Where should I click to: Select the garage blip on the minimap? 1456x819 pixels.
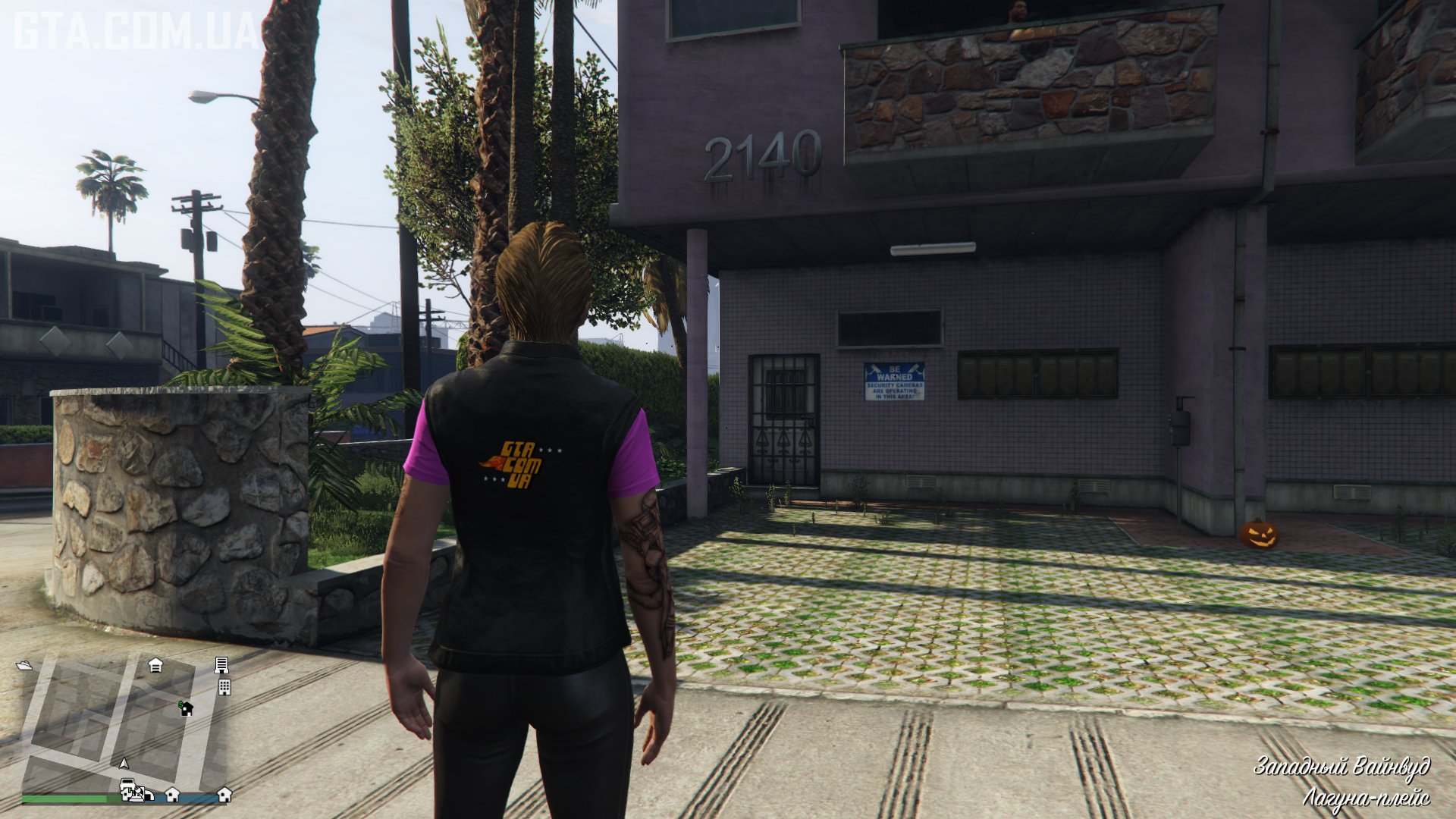point(155,665)
